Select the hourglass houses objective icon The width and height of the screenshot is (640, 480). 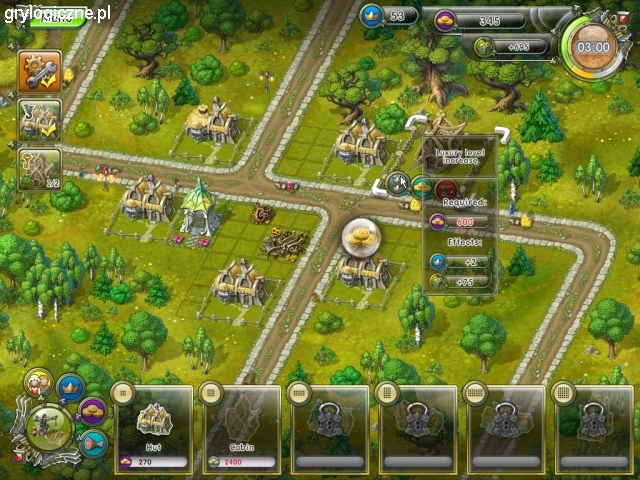(40, 120)
